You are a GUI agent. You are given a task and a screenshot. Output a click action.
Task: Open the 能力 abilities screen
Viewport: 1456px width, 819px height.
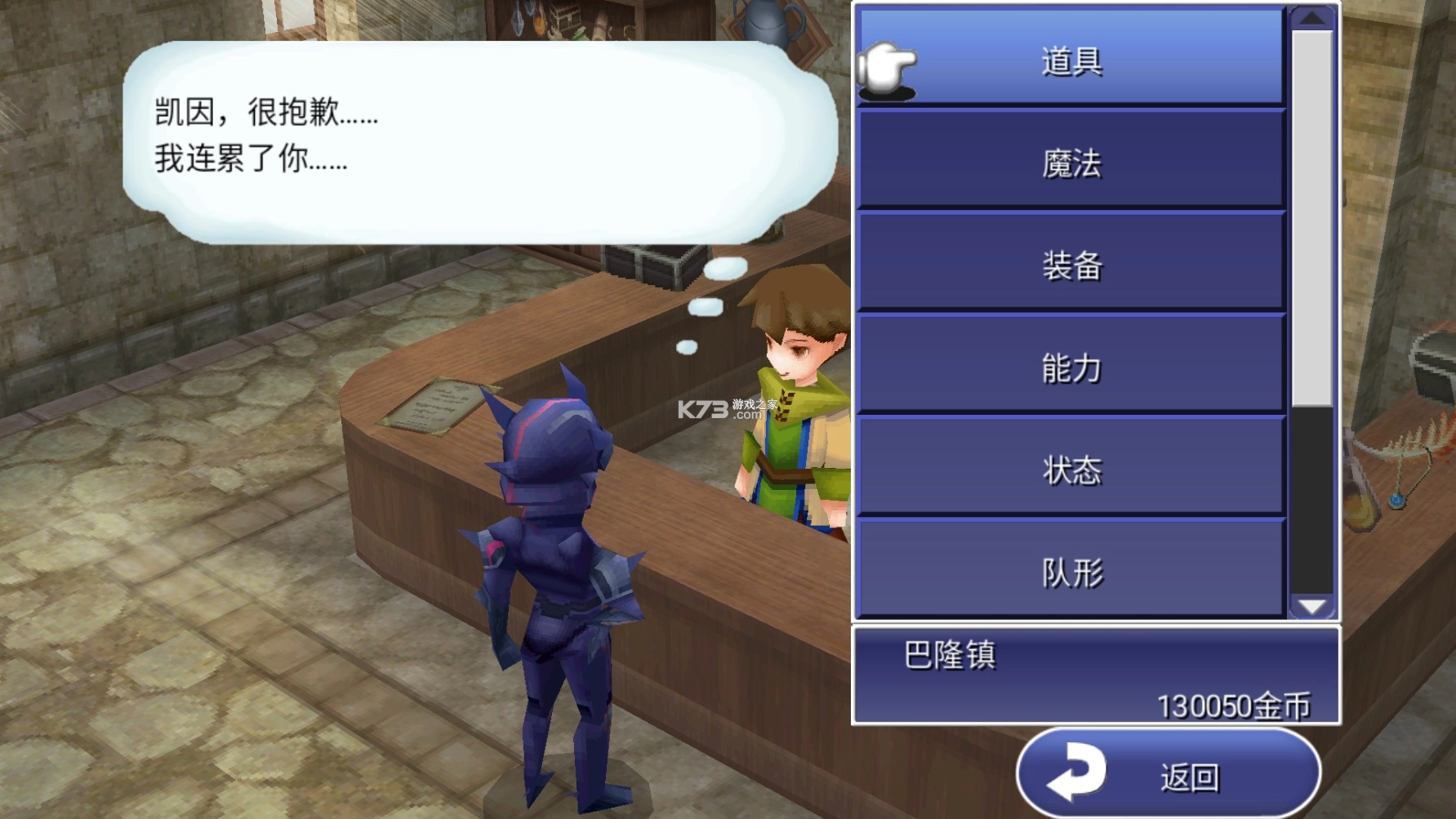[1070, 367]
